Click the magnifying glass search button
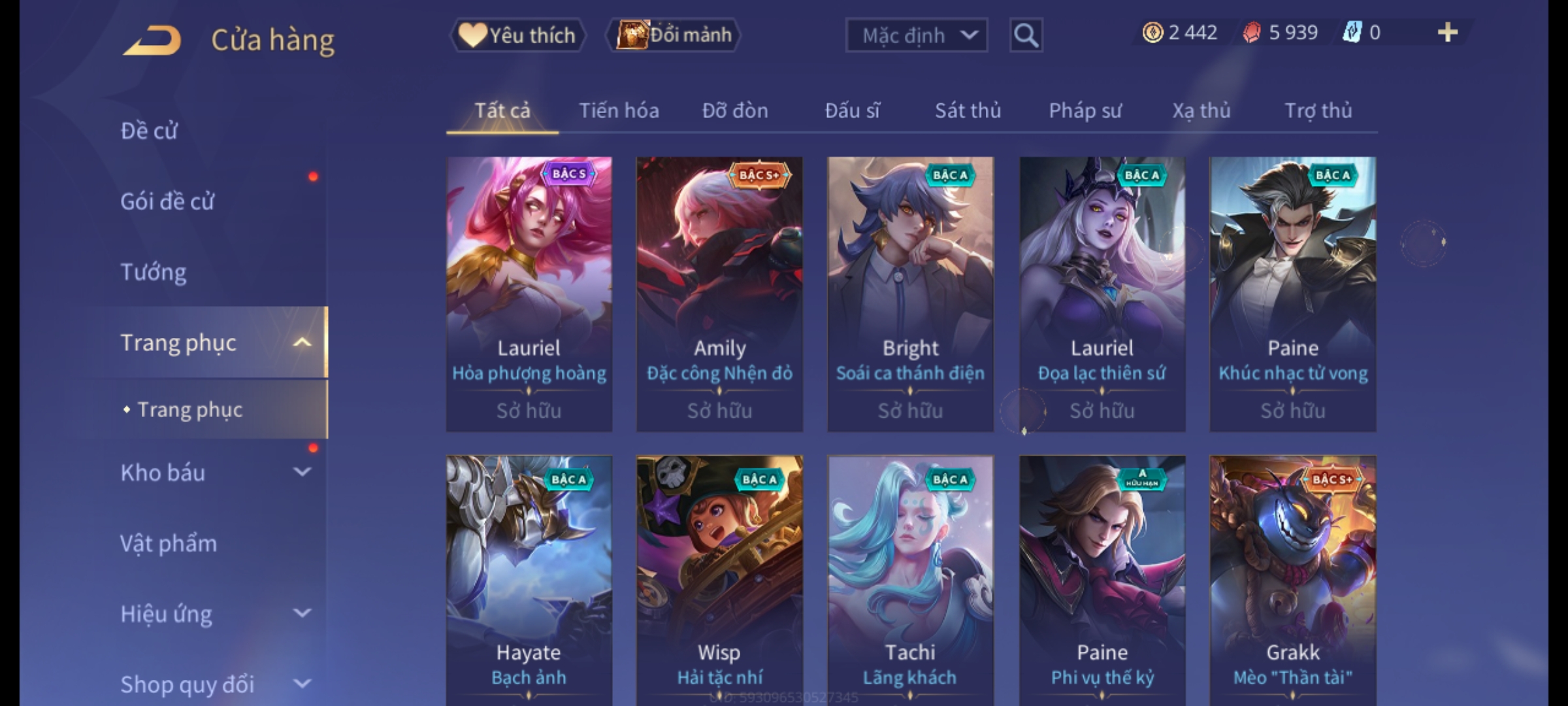The image size is (1568, 706). pyautogui.click(x=1026, y=35)
